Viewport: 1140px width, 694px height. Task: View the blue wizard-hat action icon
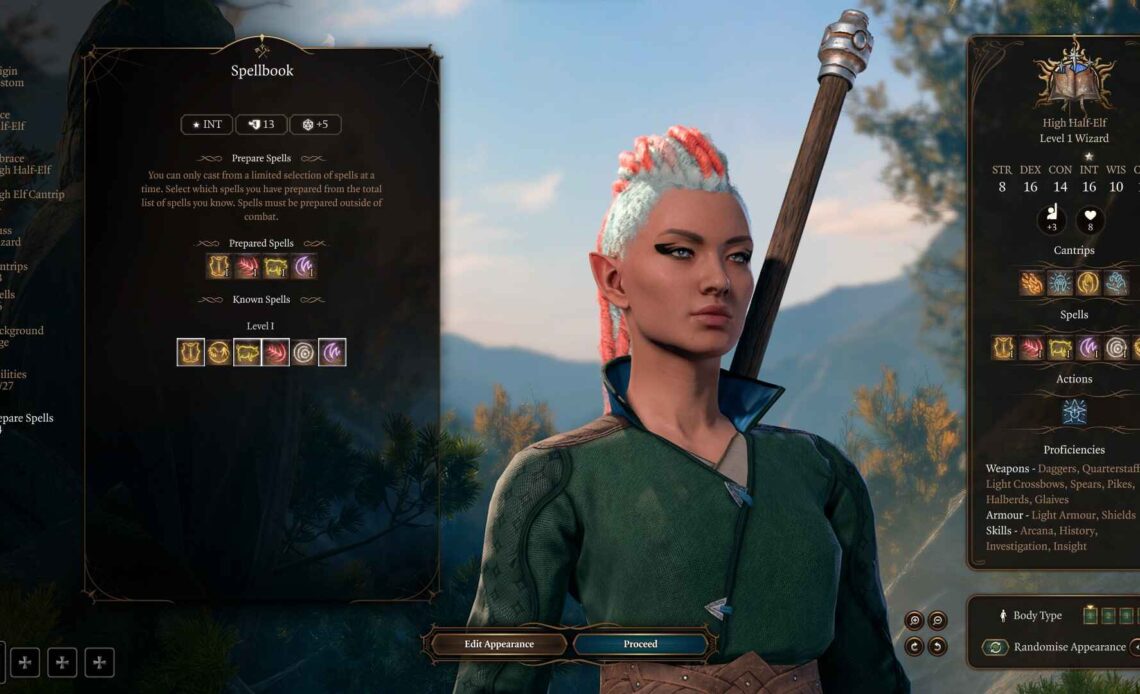tap(1074, 411)
